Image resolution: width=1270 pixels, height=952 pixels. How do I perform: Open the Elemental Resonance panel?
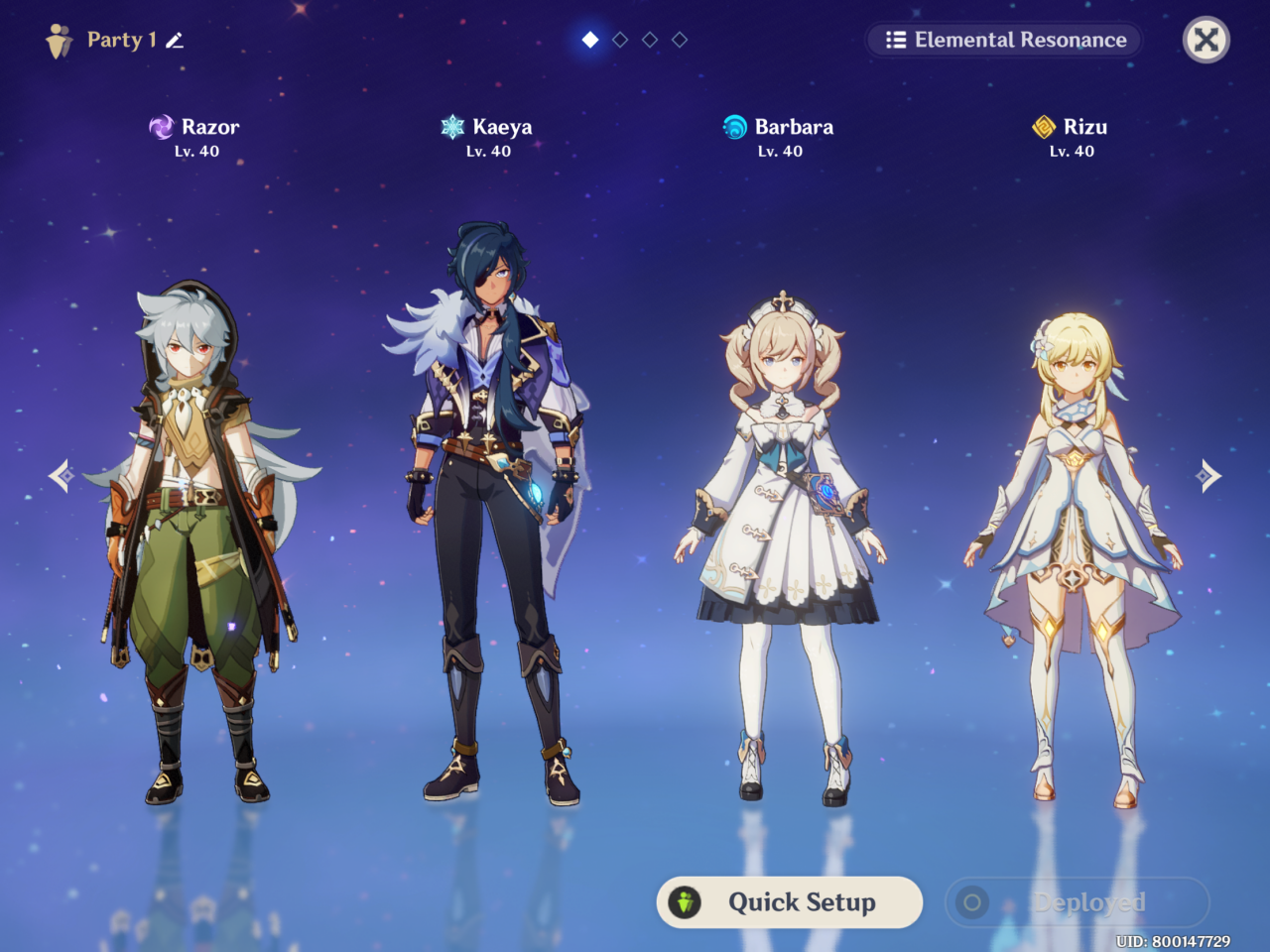click(1005, 41)
